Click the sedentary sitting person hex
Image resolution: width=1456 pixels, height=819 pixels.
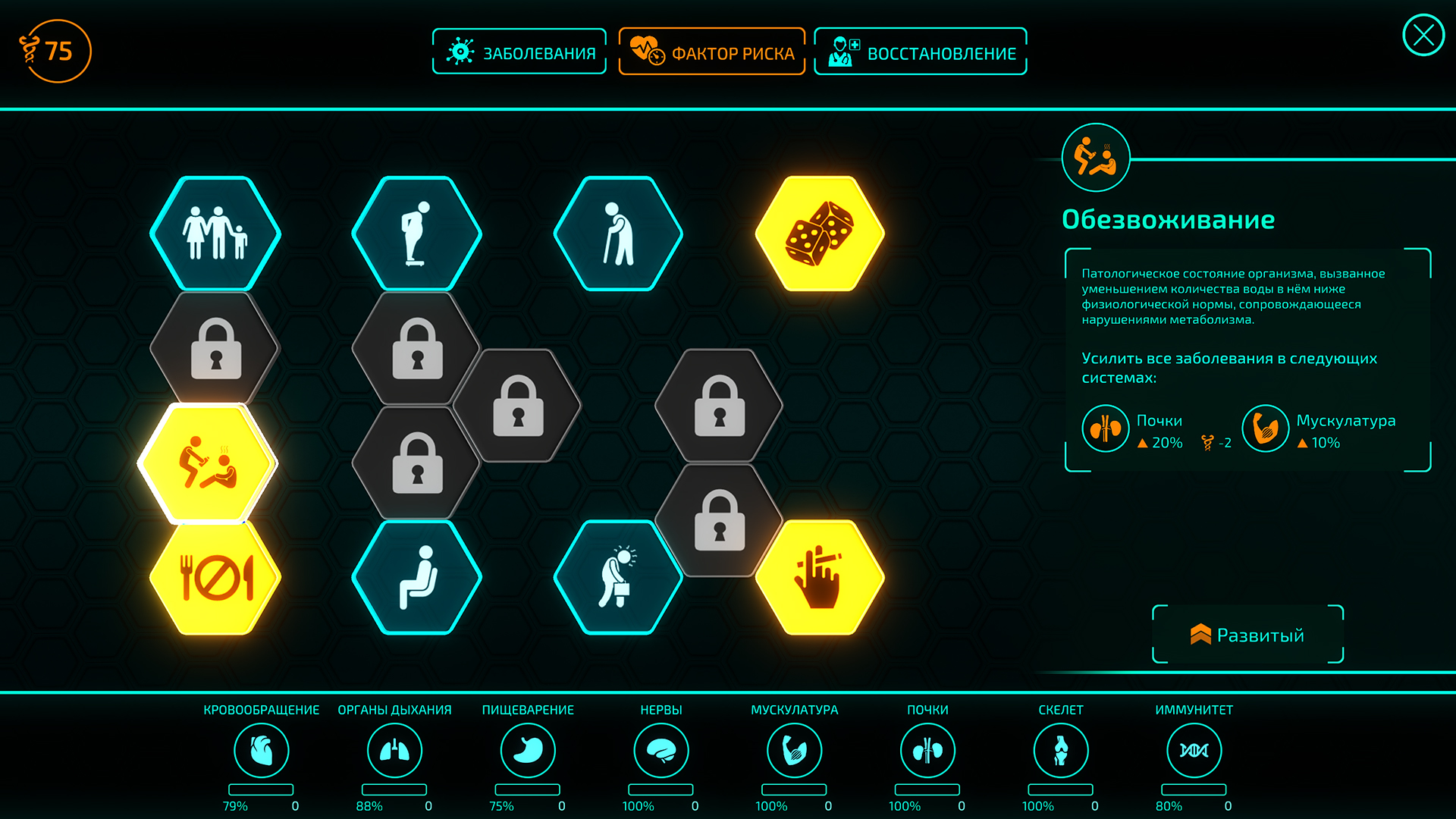point(416,578)
